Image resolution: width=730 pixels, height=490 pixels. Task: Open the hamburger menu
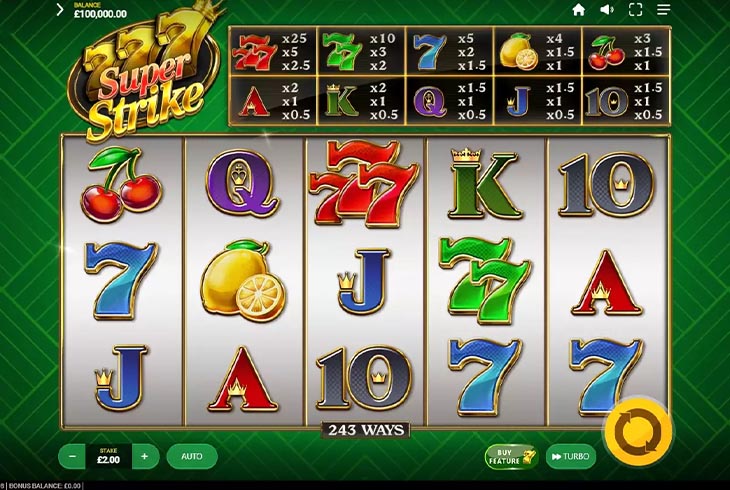click(x=663, y=10)
